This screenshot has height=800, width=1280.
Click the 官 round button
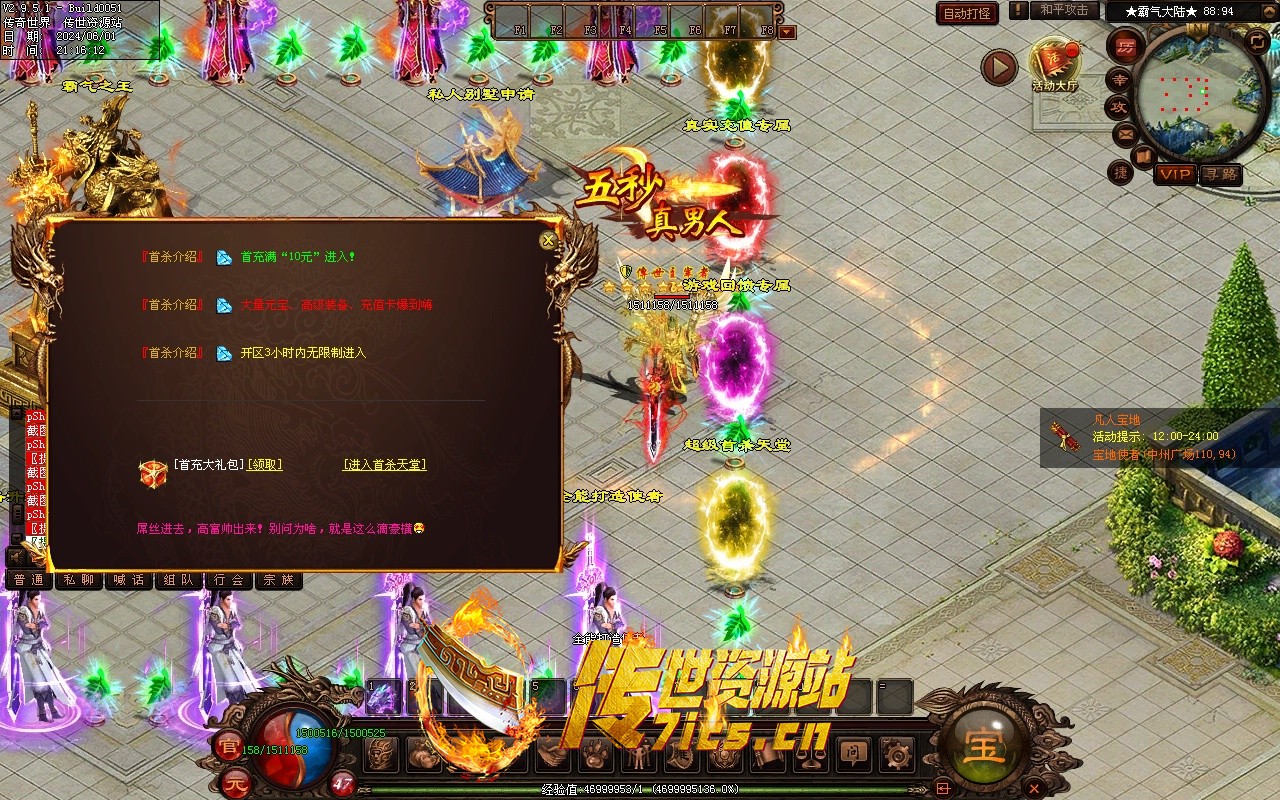pyautogui.click(x=226, y=745)
